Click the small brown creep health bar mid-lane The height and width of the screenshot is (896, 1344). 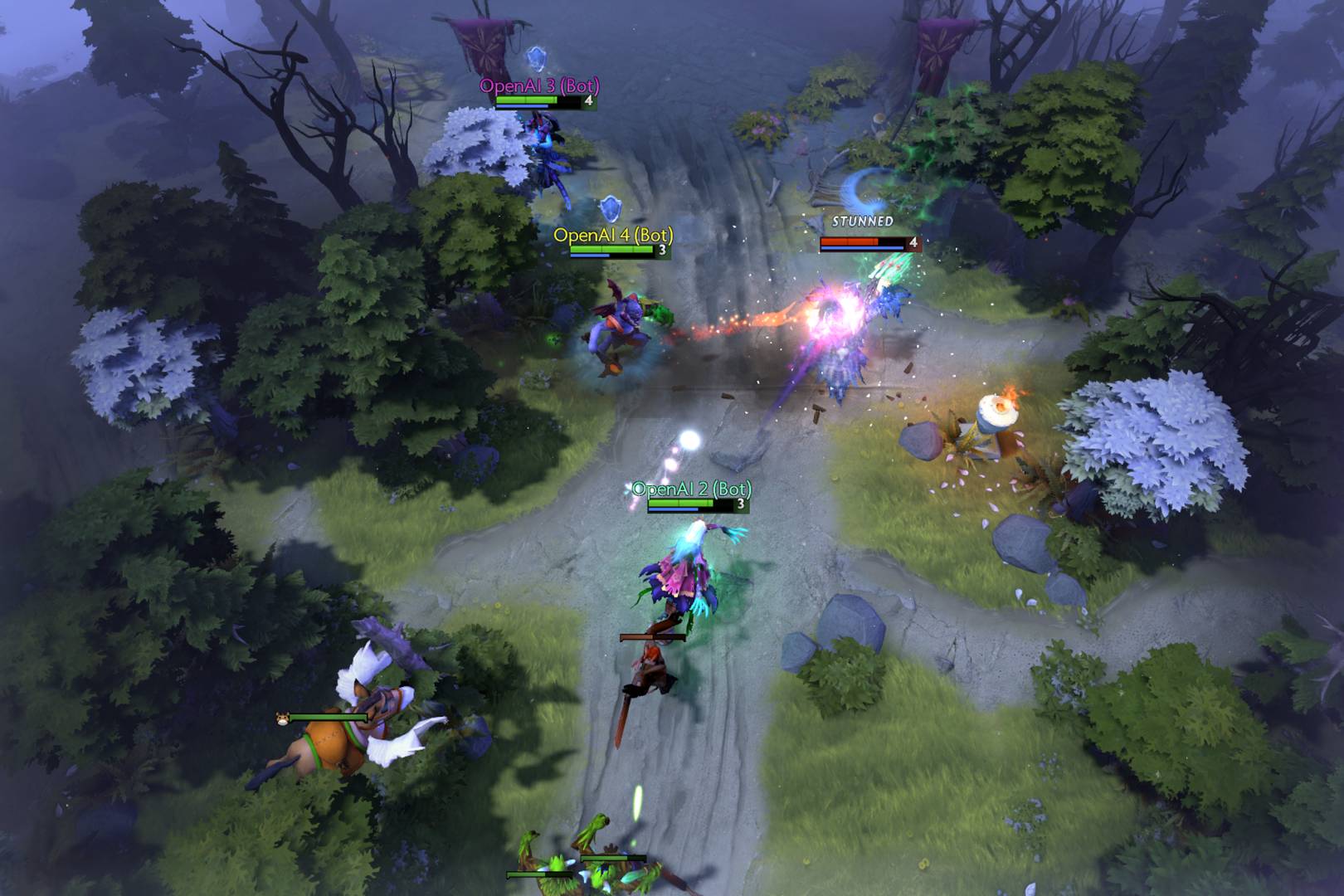(x=653, y=638)
